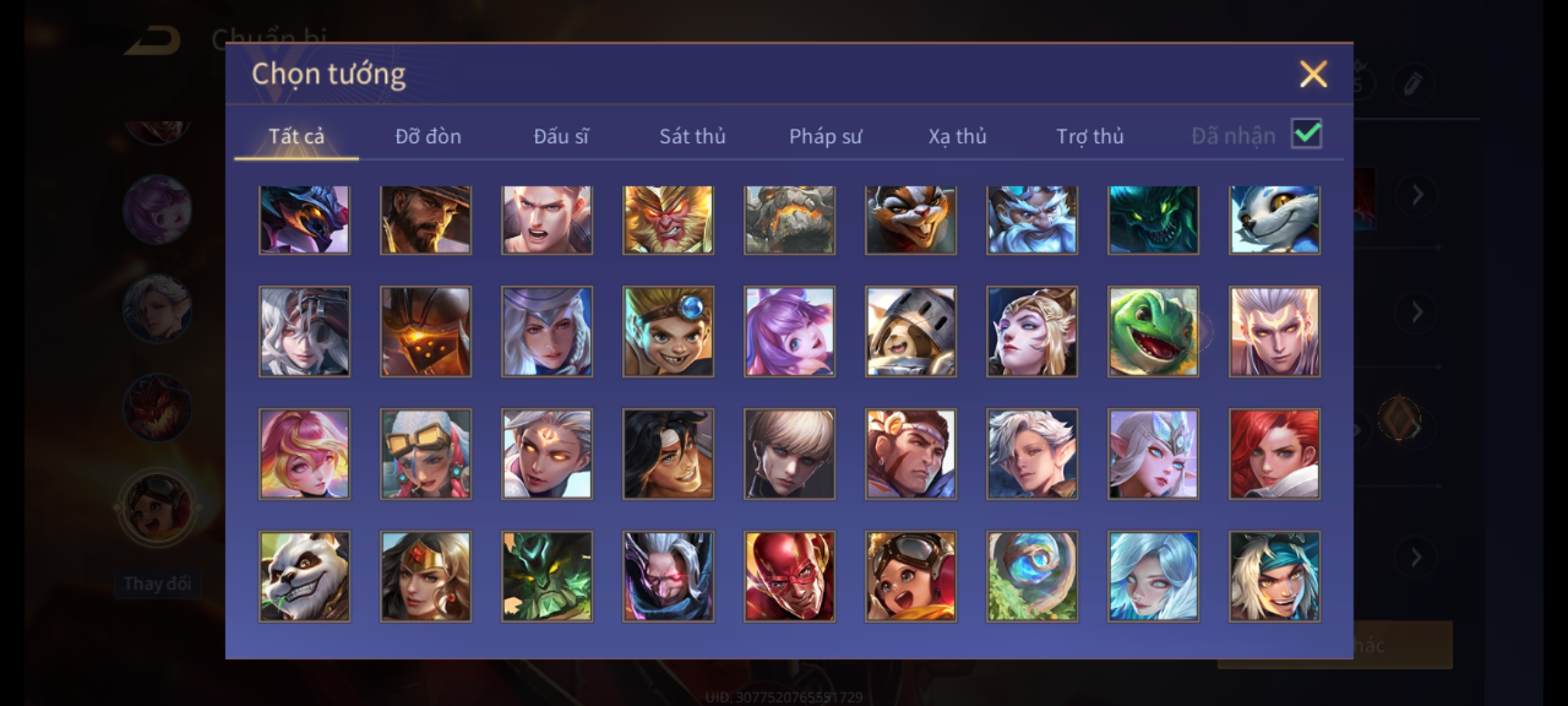Select the rock golem hero portrait
The image size is (1568, 706).
(x=789, y=220)
